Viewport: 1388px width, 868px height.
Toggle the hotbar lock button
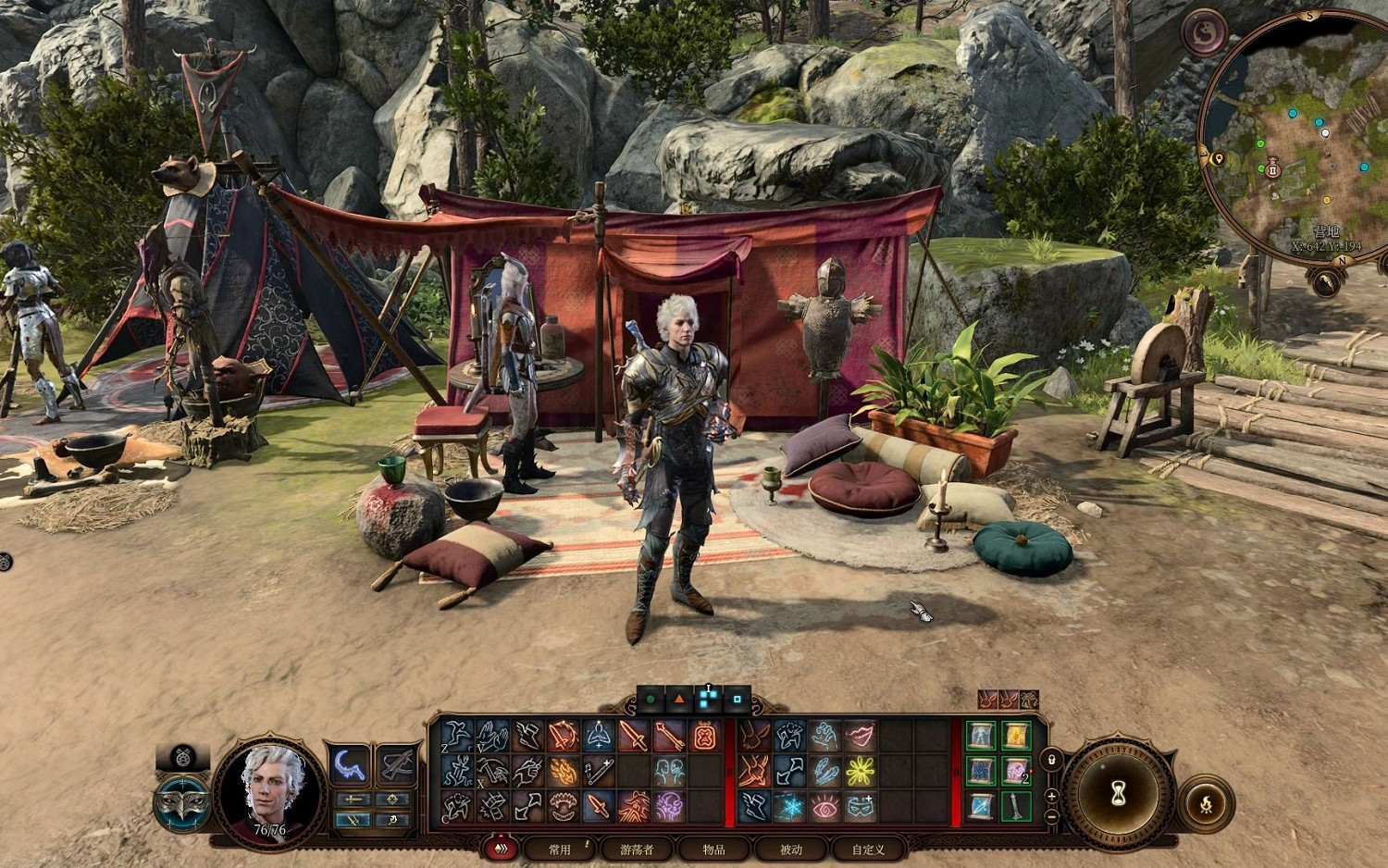(1052, 760)
